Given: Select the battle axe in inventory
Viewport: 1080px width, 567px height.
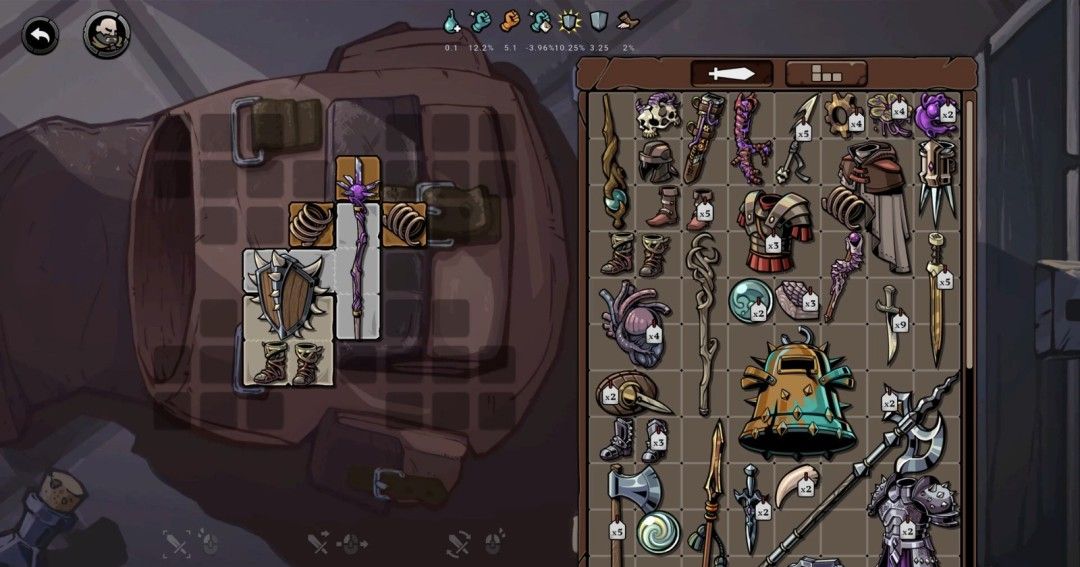Looking at the screenshot, I should [630, 495].
